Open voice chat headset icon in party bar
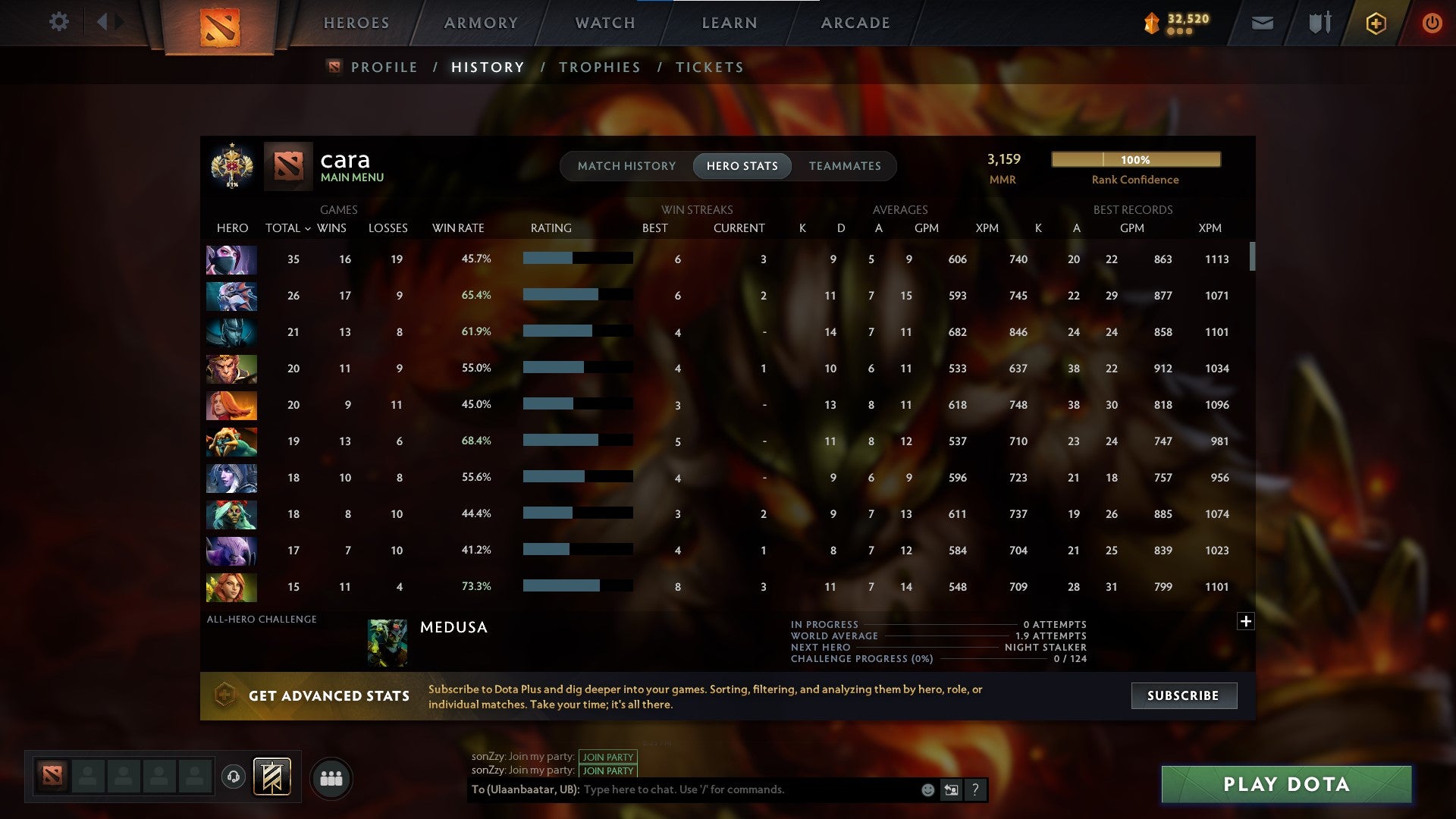This screenshot has height=819, width=1456. pos(235,777)
